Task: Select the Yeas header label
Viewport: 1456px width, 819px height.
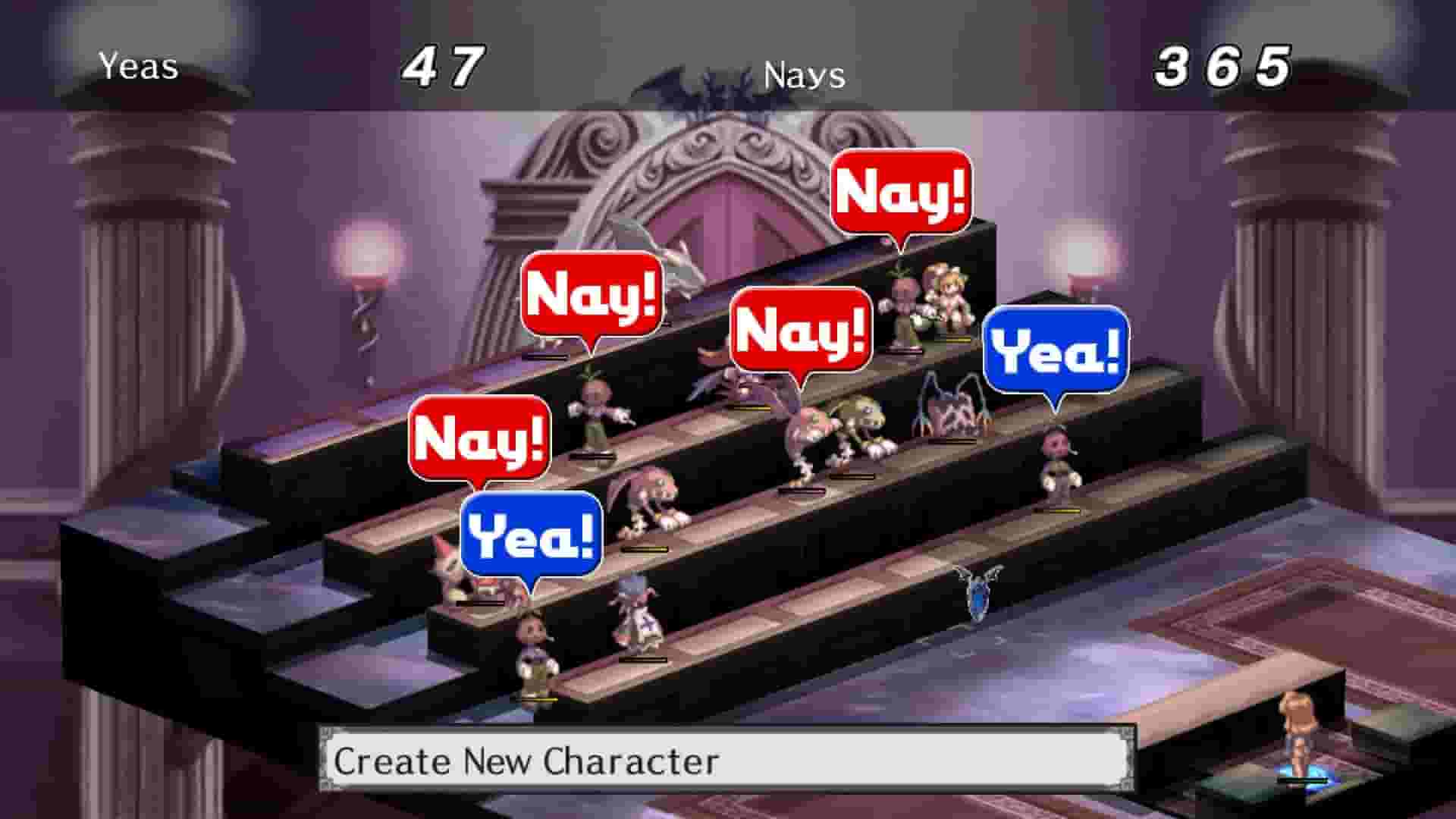Action: (139, 67)
